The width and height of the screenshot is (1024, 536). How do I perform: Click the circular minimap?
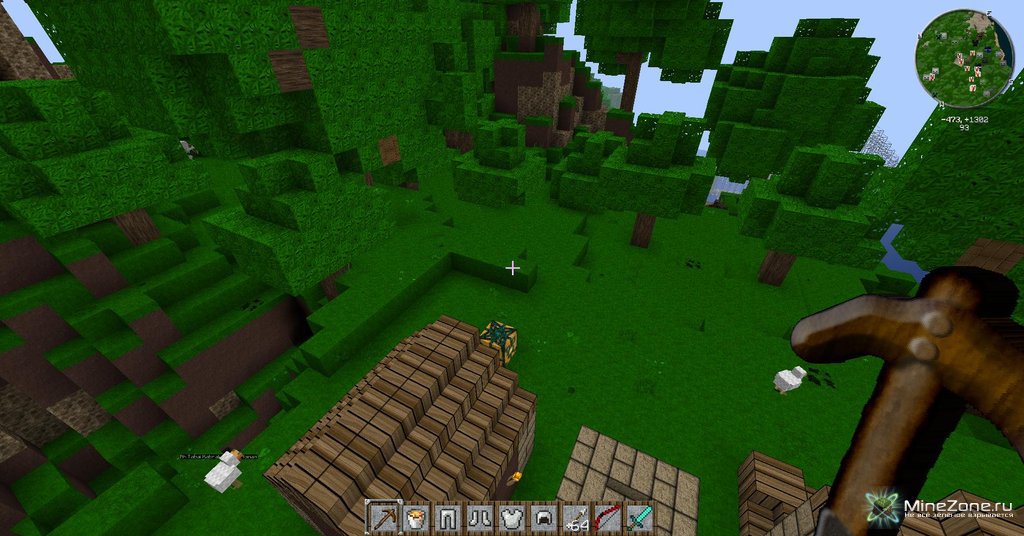click(964, 60)
